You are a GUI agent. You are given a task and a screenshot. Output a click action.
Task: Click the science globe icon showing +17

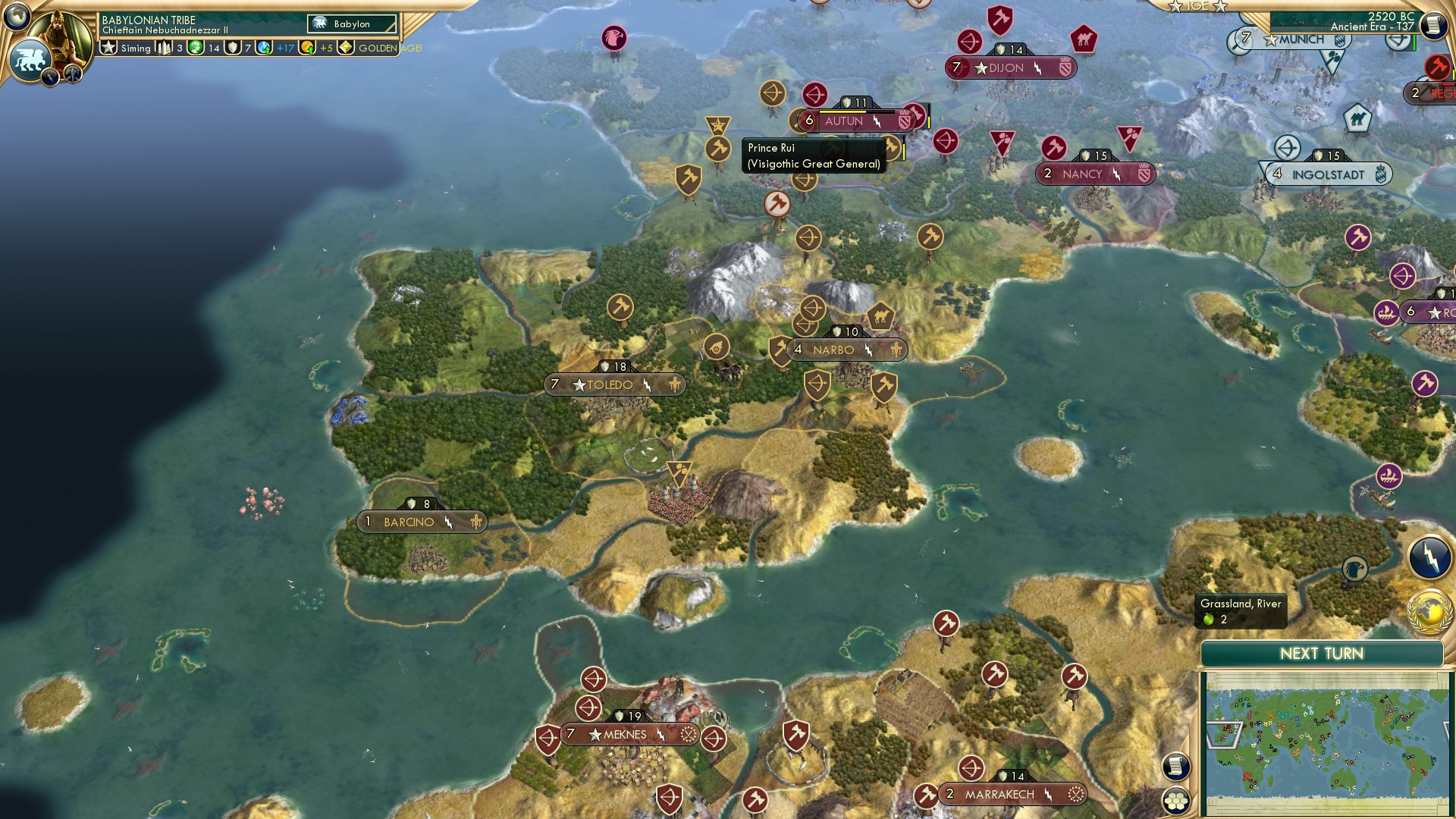(x=263, y=48)
